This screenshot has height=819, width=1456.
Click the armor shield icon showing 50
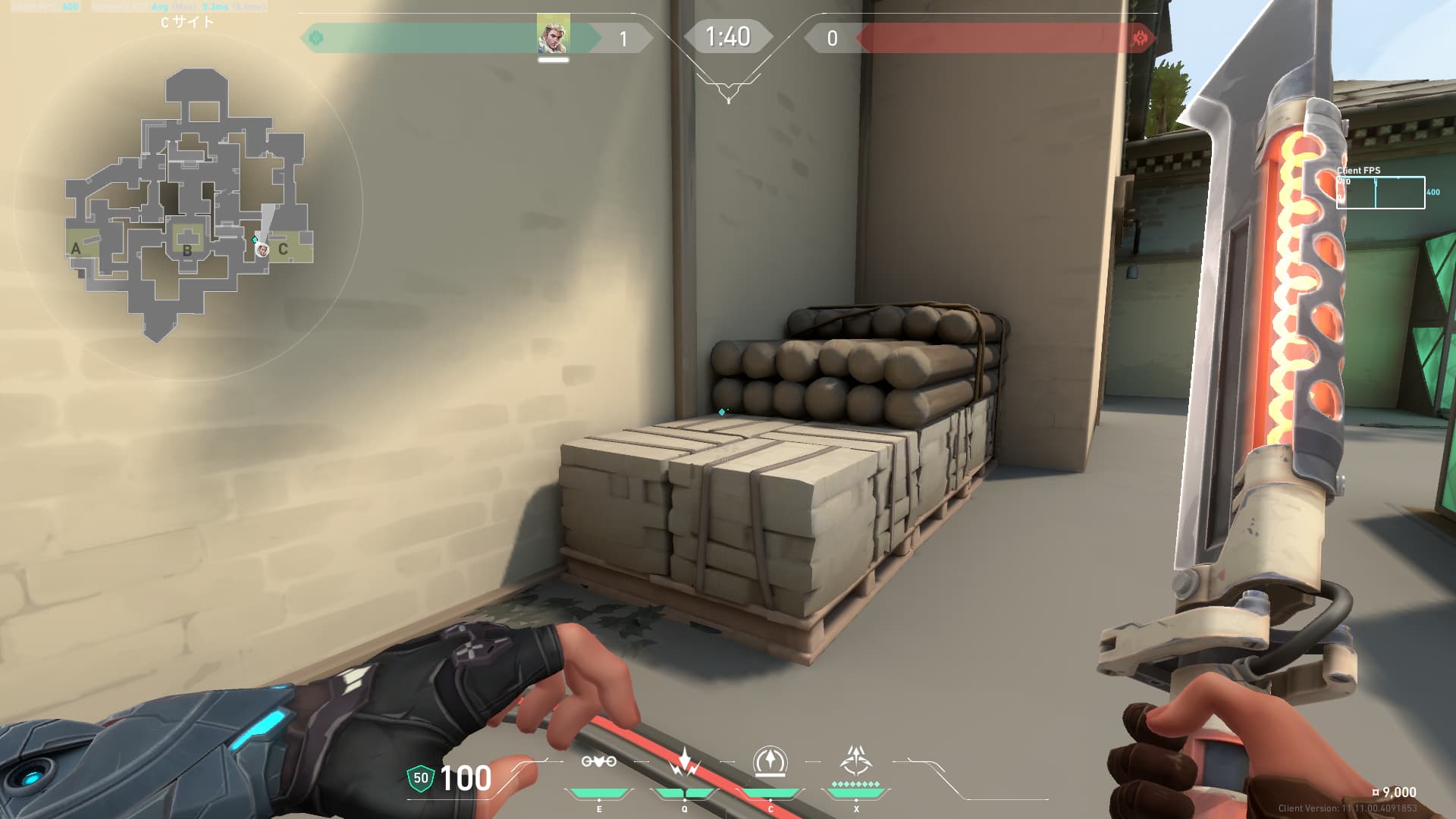[x=420, y=778]
